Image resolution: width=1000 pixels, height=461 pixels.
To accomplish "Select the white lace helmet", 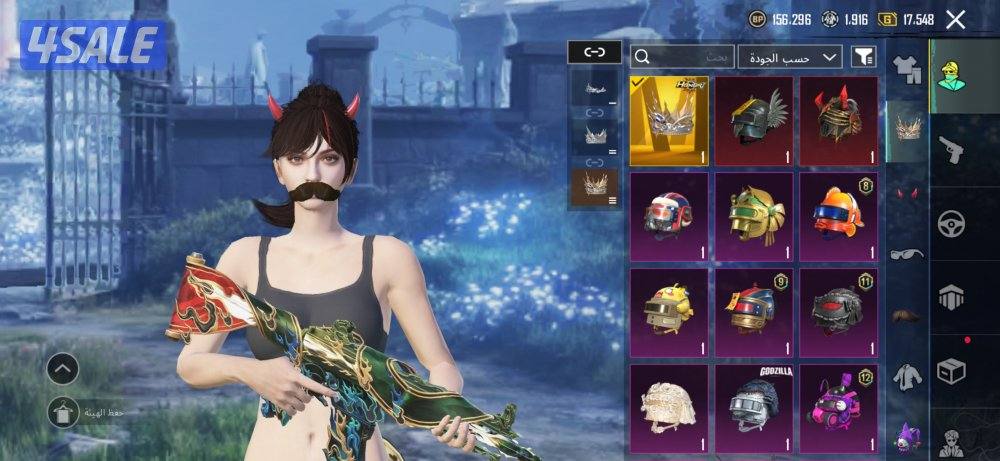I will (x=669, y=406).
